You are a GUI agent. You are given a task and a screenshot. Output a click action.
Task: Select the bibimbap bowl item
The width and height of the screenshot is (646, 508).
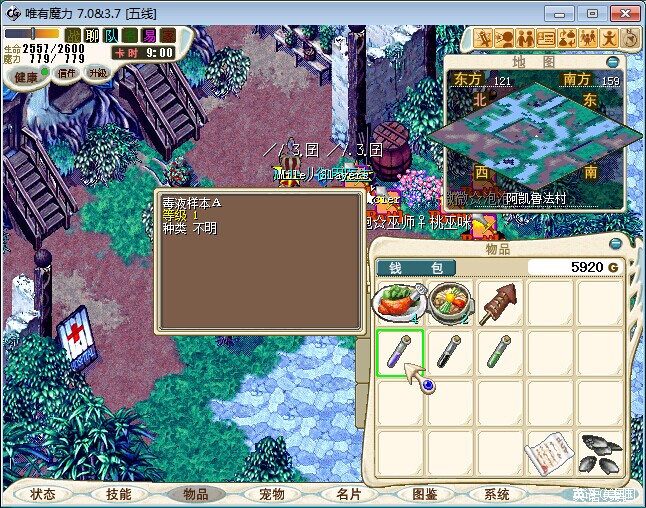449,302
